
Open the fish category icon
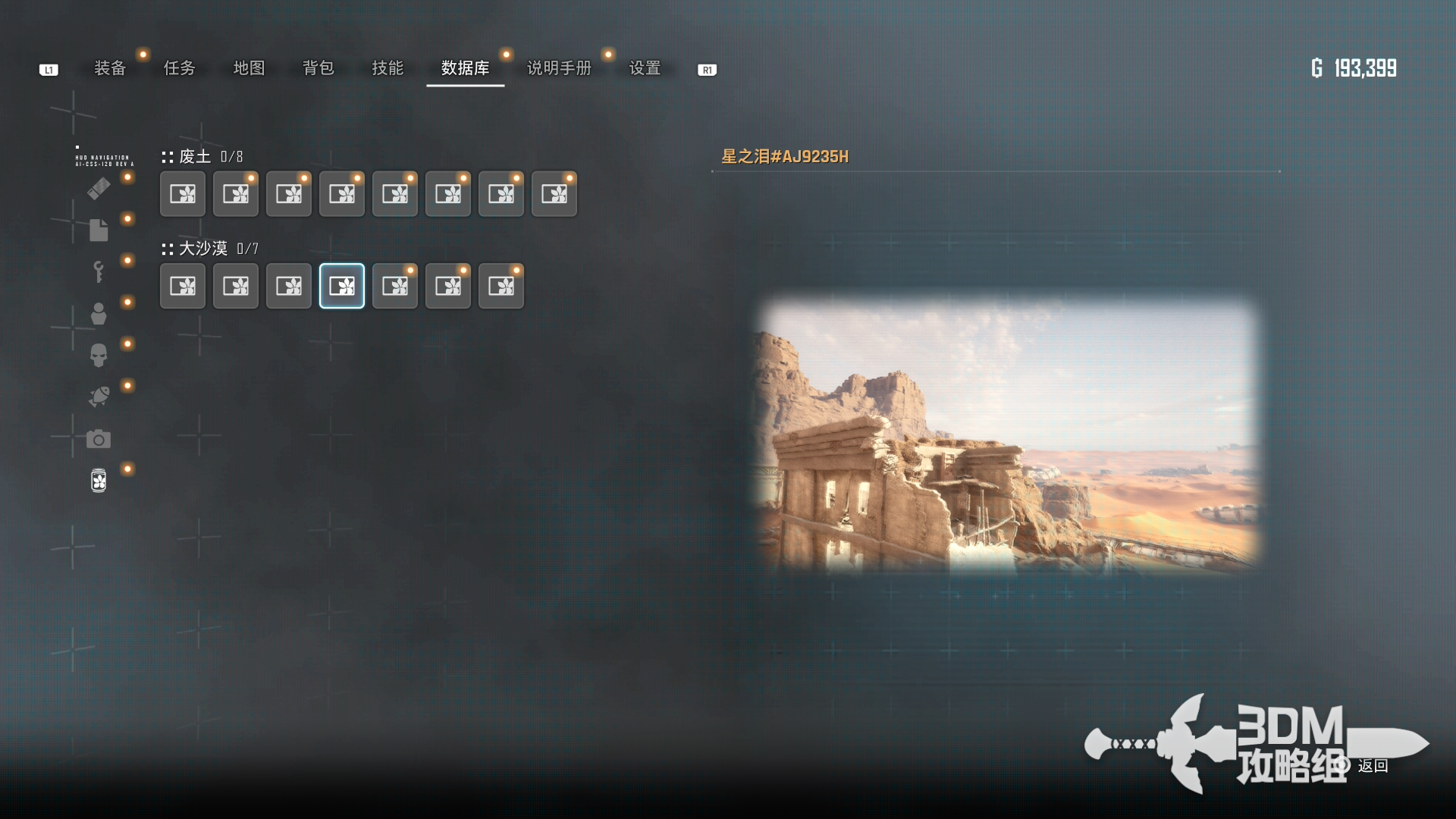pyautogui.click(x=99, y=397)
